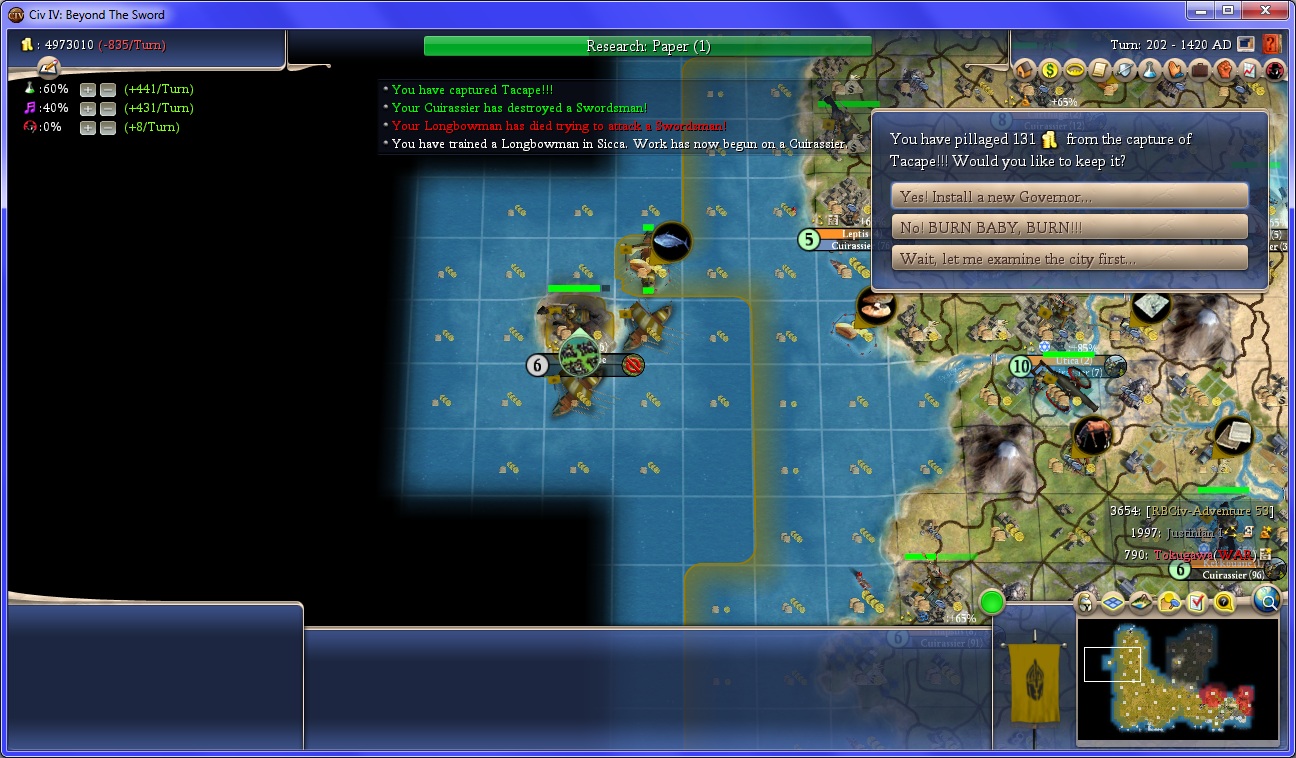Click the minimap to move the view
Screen dimensions: 1296x758
tap(1176, 680)
